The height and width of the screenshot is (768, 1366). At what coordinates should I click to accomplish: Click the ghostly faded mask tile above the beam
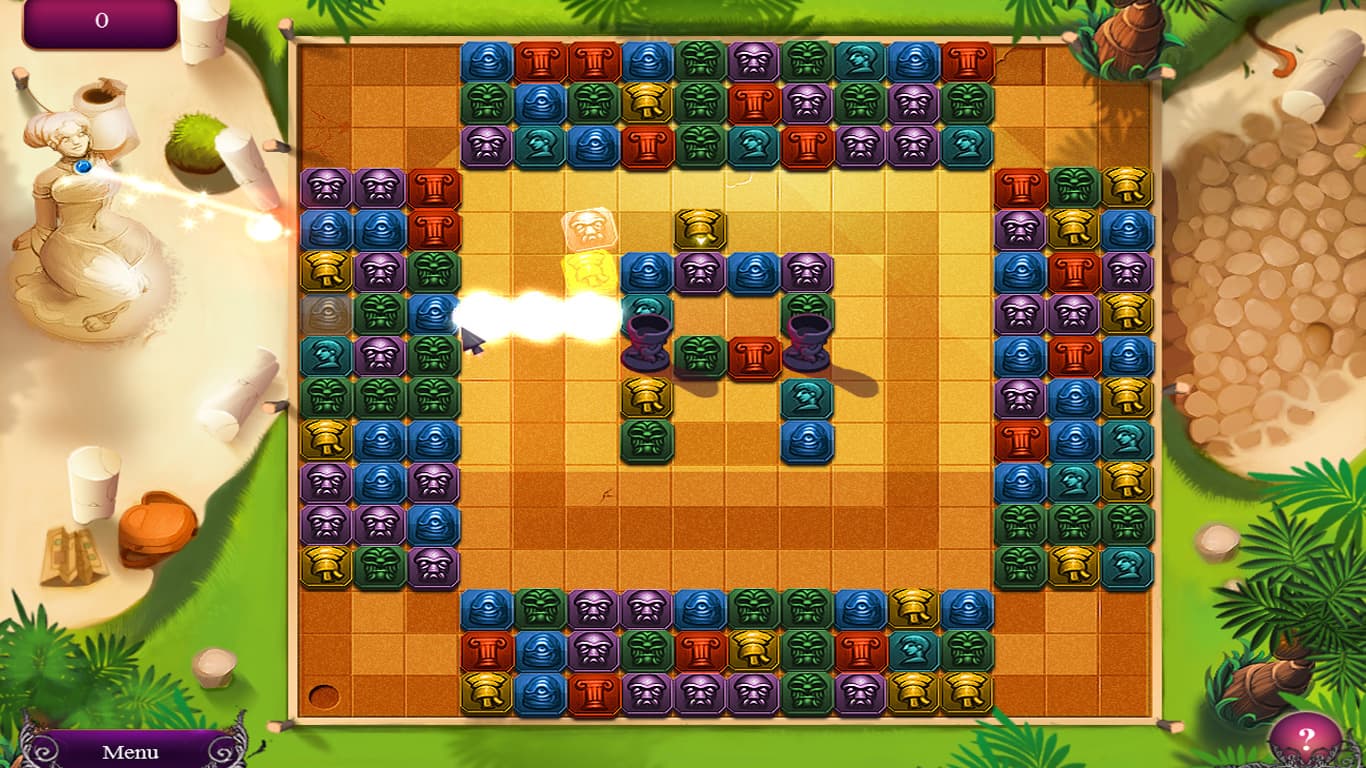coord(588,229)
